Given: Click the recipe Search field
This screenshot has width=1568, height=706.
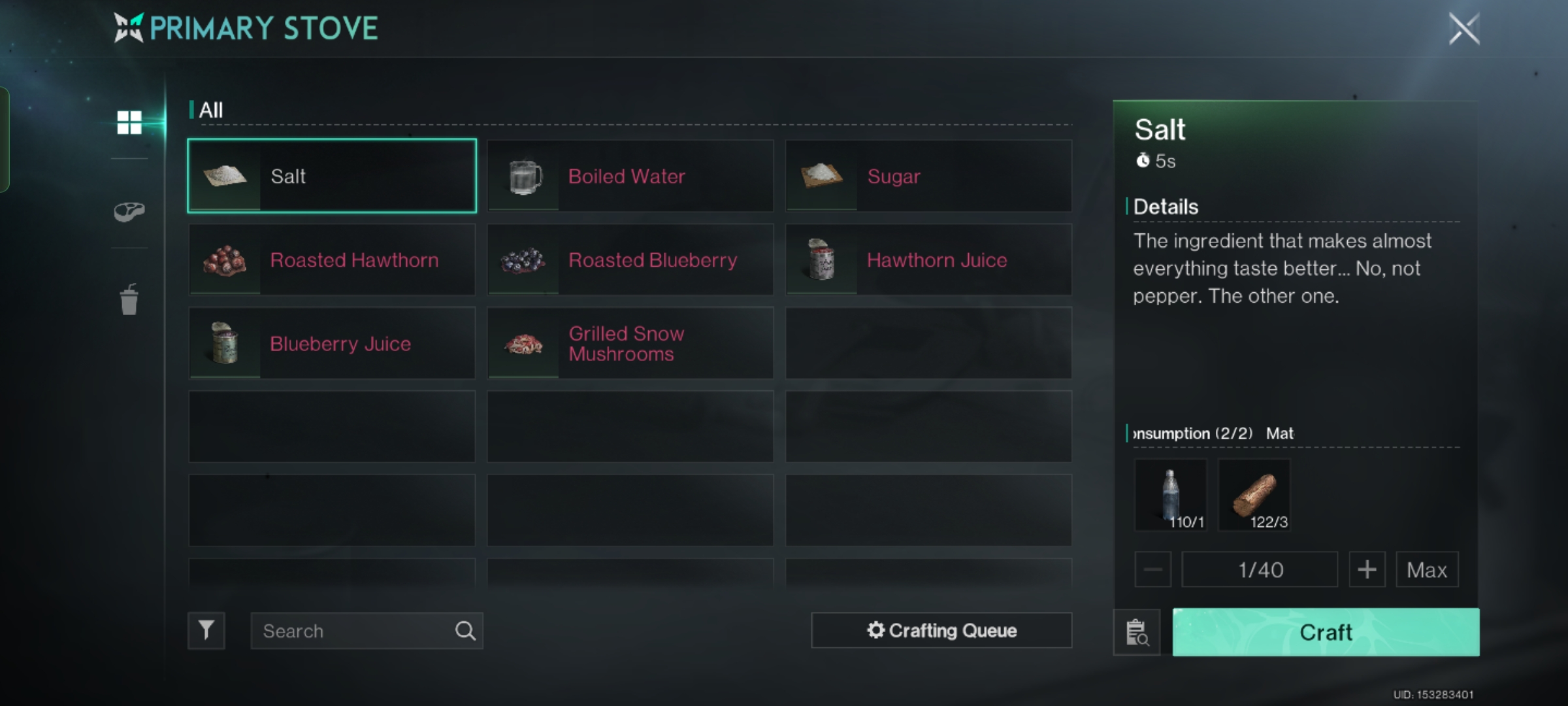Looking at the screenshot, I should tap(353, 631).
